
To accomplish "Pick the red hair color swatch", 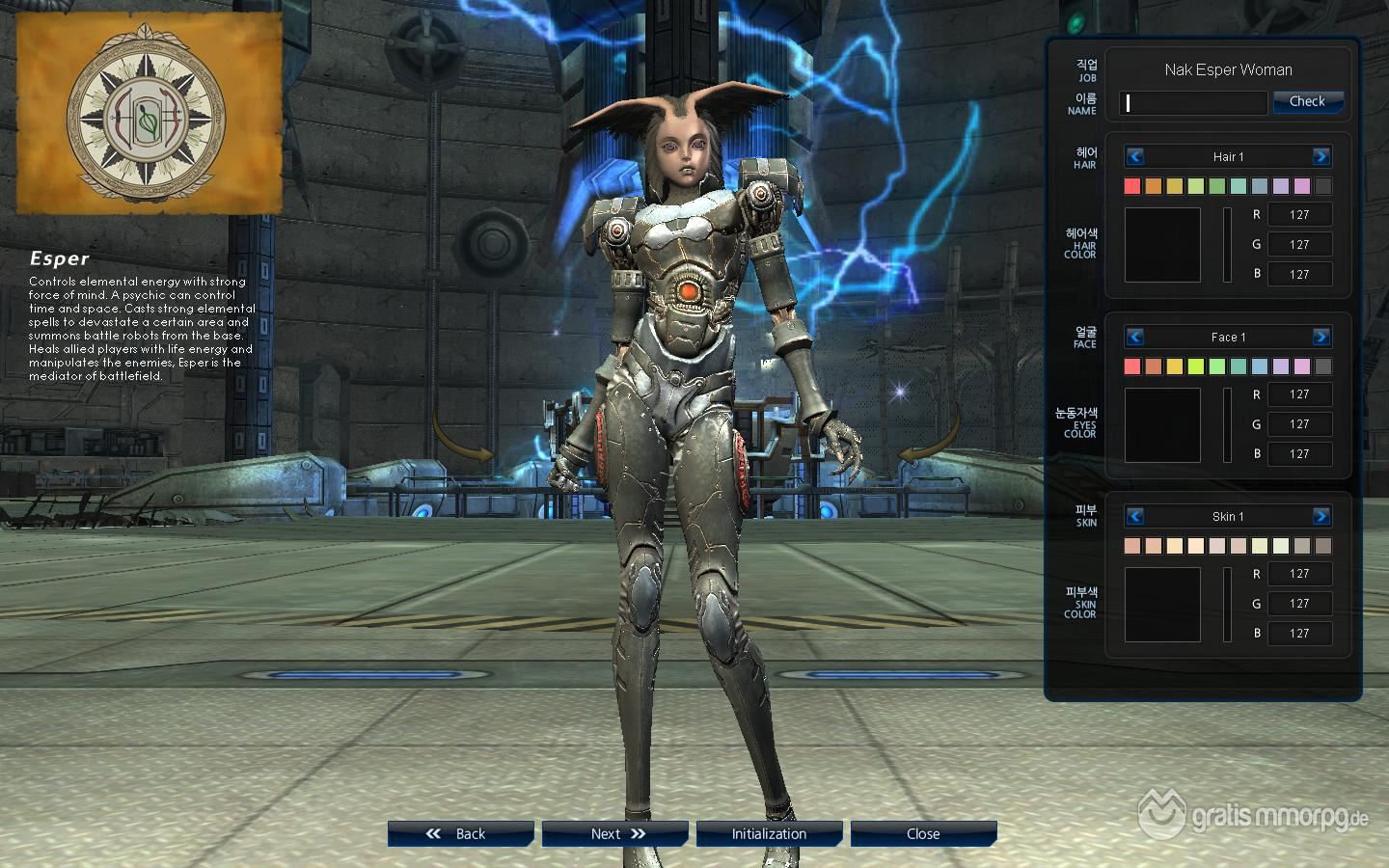I will point(1132,186).
